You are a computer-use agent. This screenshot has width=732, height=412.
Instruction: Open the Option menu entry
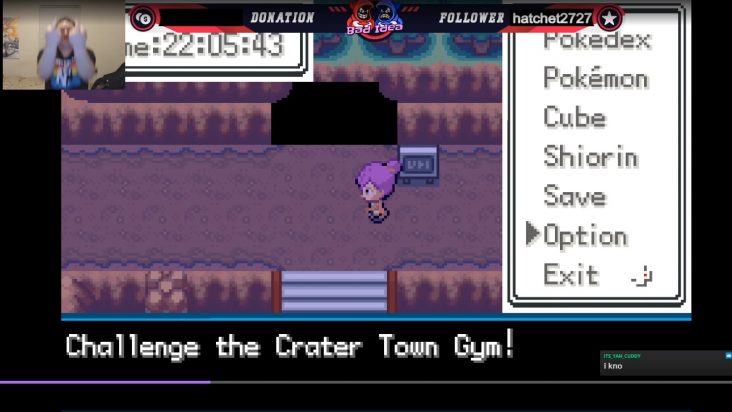[585, 236]
